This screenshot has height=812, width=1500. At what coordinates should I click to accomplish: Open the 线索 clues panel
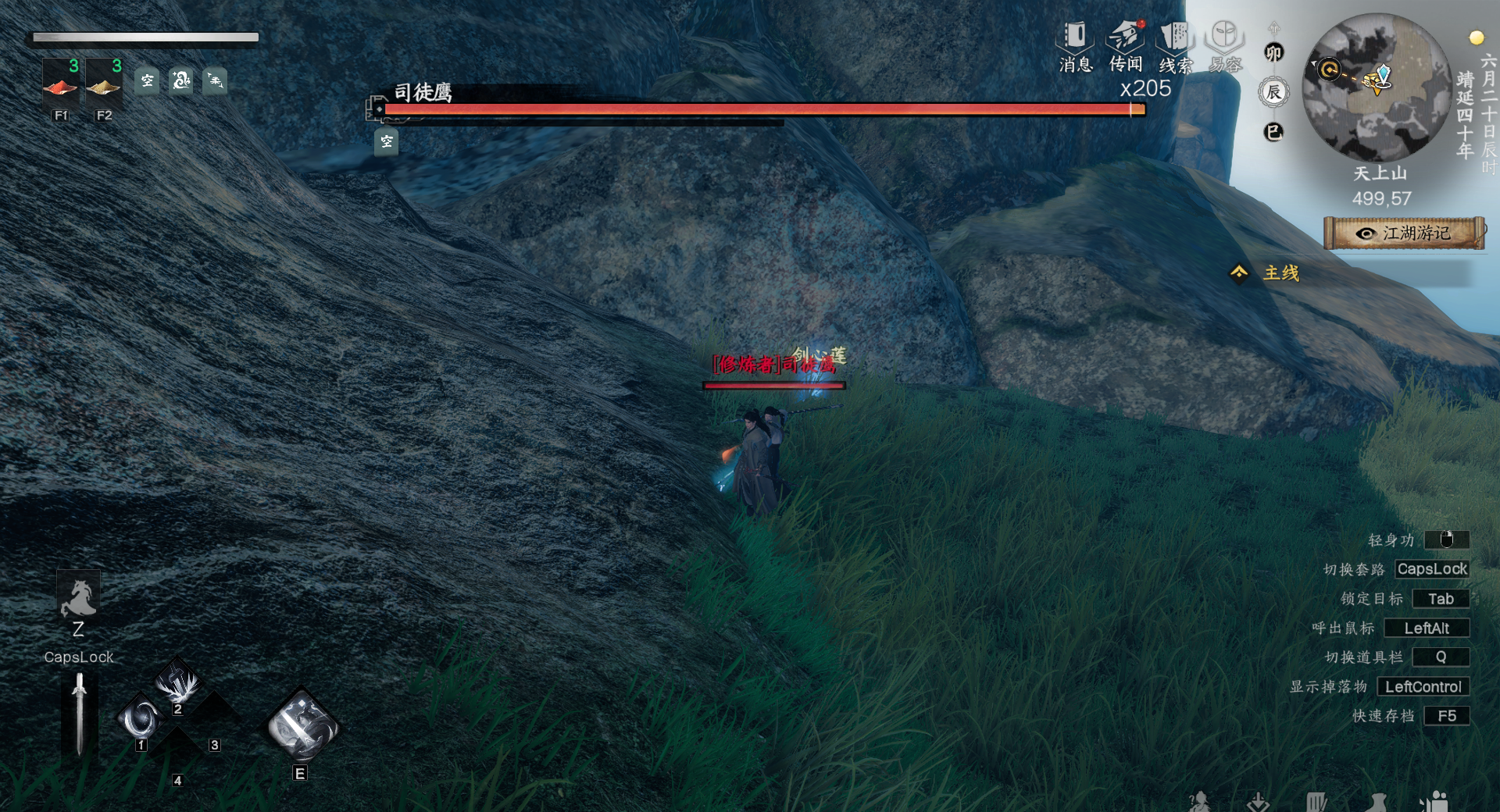coord(1175,46)
